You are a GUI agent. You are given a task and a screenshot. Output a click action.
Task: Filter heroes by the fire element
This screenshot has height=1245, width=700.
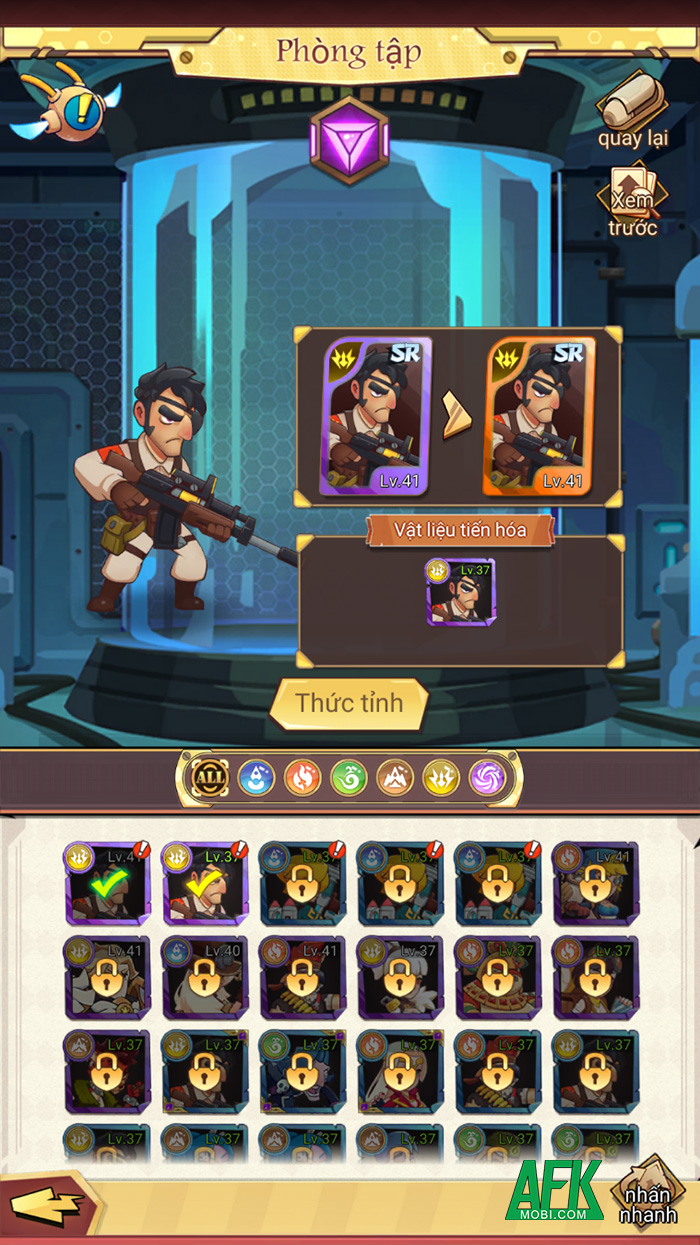[x=303, y=777]
